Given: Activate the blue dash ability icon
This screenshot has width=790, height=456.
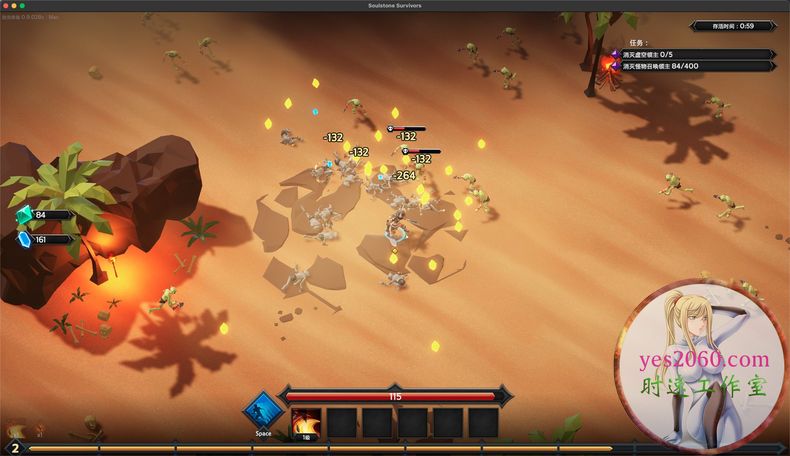Looking at the screenshot, I should (263, 412).
